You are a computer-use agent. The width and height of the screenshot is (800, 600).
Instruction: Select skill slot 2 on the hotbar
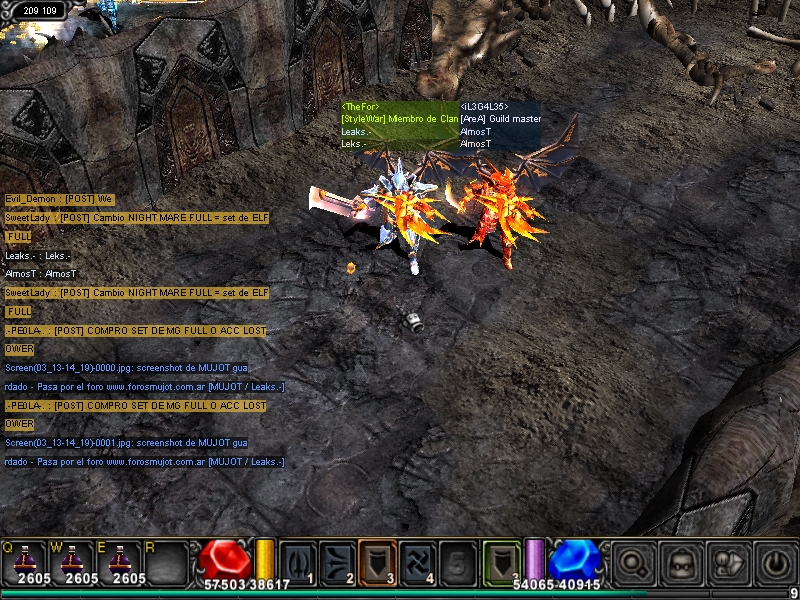point(337,561)
